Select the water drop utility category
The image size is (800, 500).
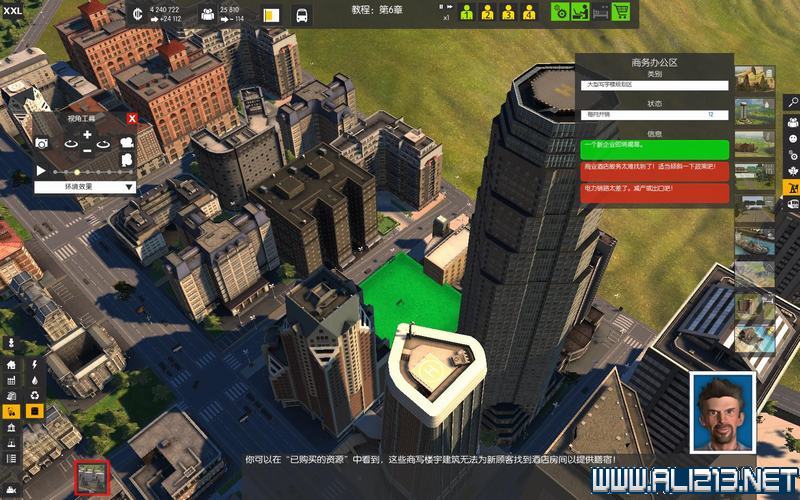[35, 380]
